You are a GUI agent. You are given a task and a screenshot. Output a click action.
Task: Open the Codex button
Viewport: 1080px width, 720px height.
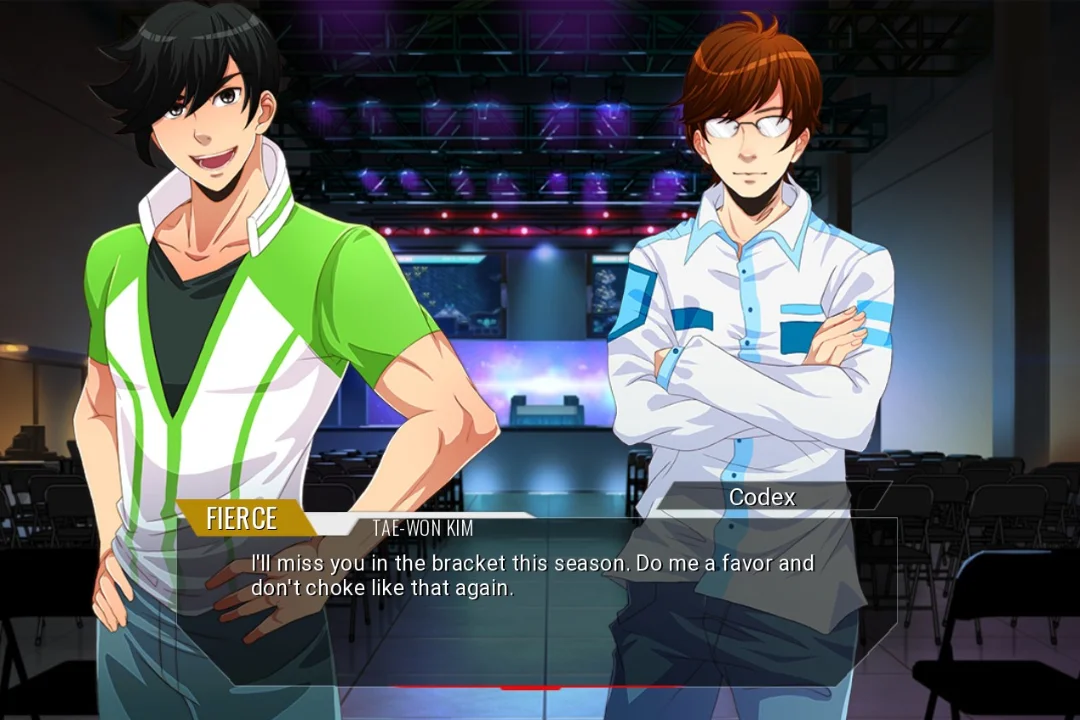(763, 497)
